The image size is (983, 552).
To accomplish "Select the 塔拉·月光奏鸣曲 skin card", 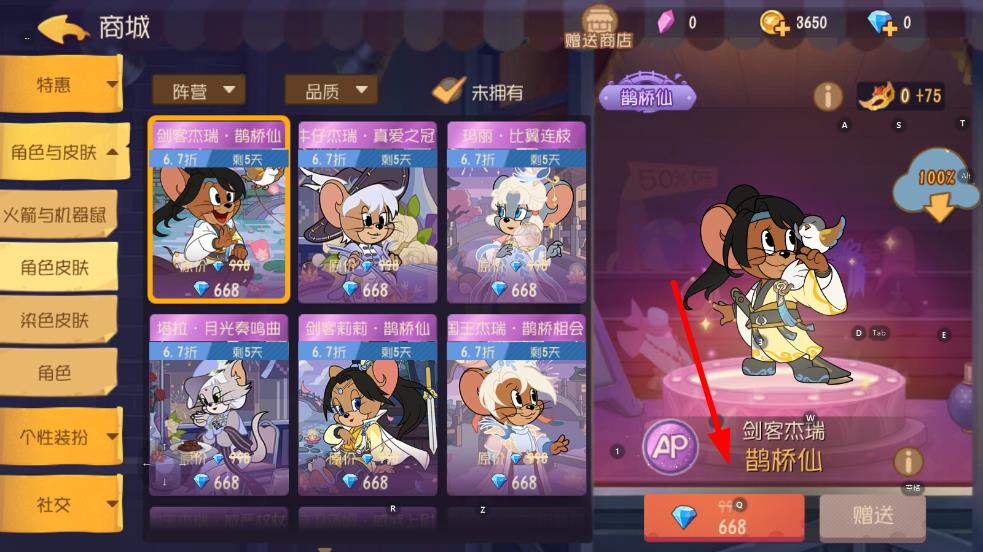I will 219,405.
